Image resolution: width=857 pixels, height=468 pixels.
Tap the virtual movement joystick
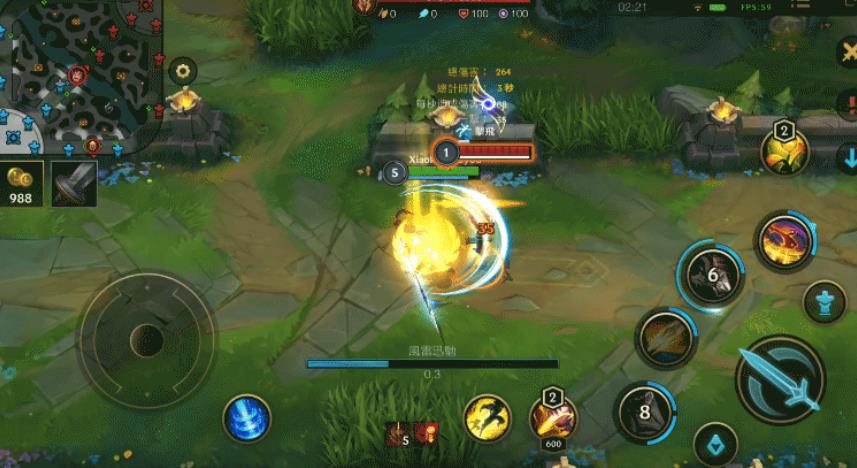click(146, 336)
